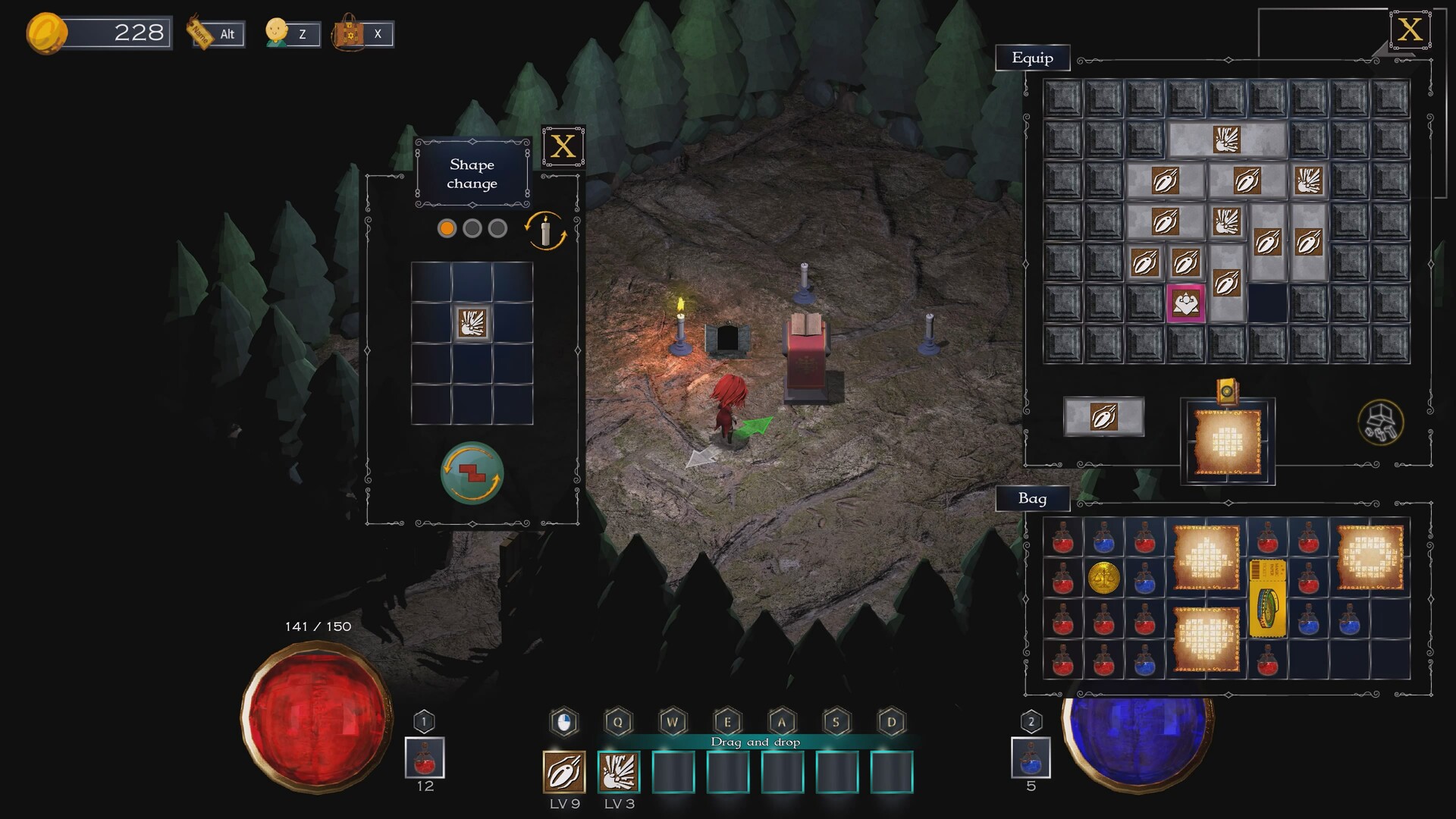Activate the LV 3 skill slot

point(619,772)
